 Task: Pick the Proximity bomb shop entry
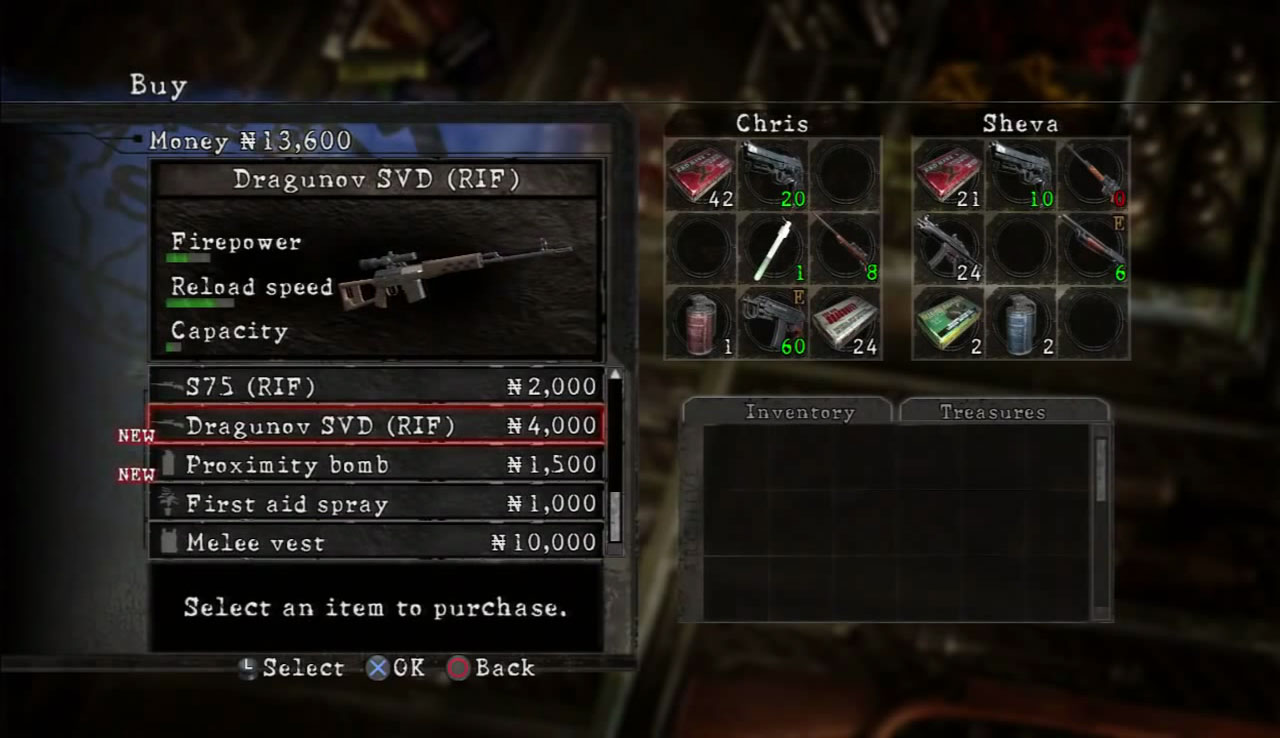pyautogui.click(x=375, y=465)
